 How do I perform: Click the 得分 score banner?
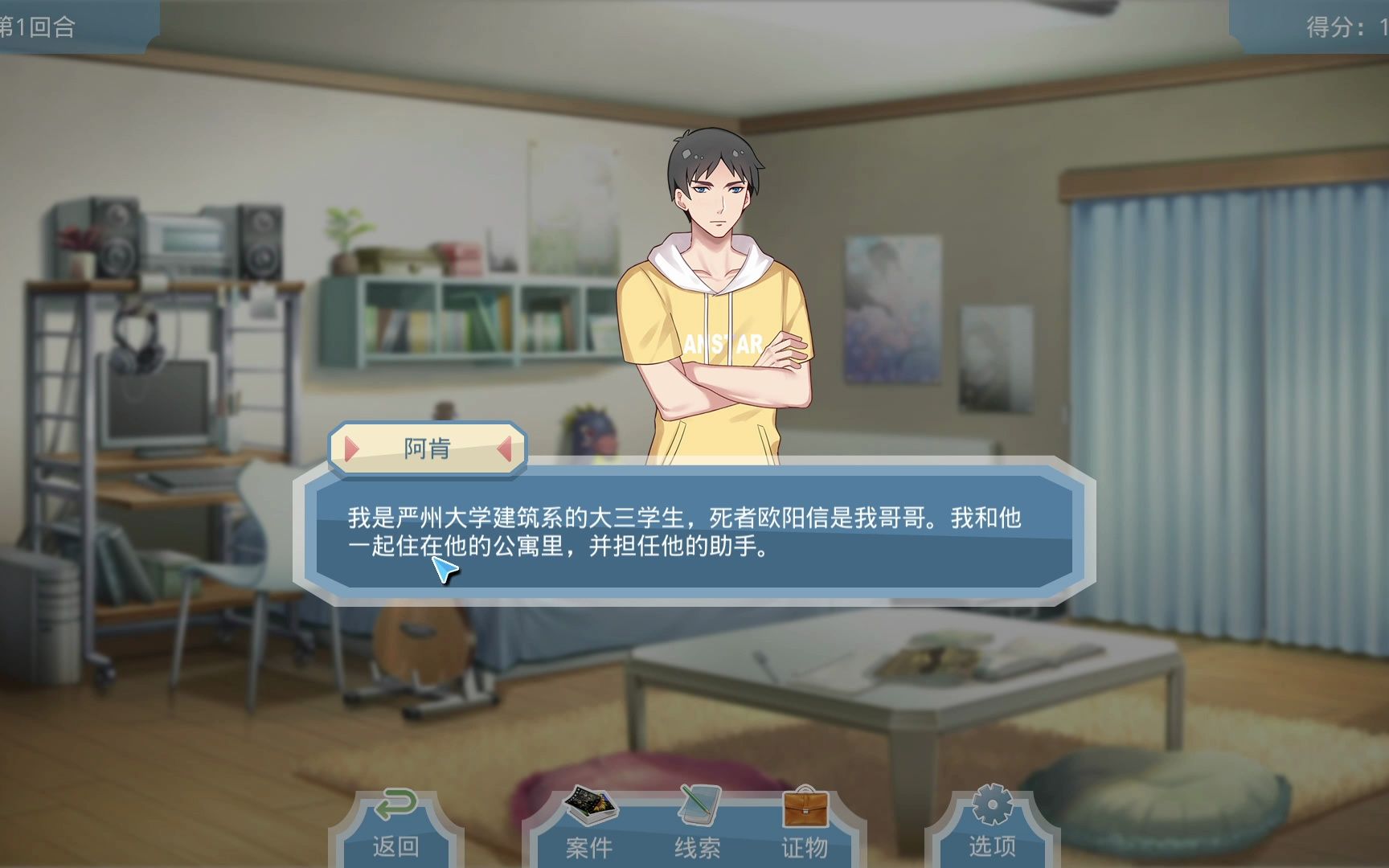tap(1330, 24)
